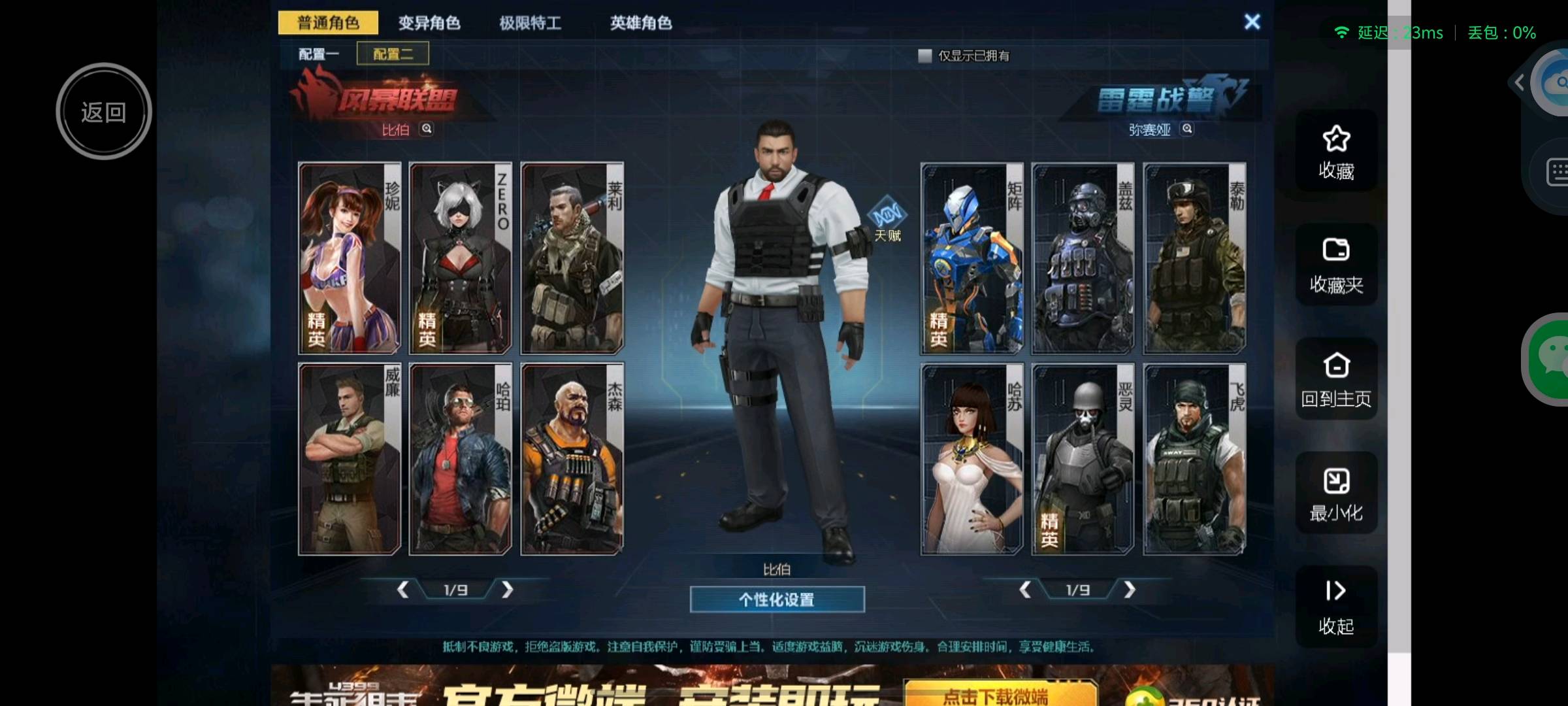
Task: Select the 珍妮 character portrait
Action: [x=350, y=257]
